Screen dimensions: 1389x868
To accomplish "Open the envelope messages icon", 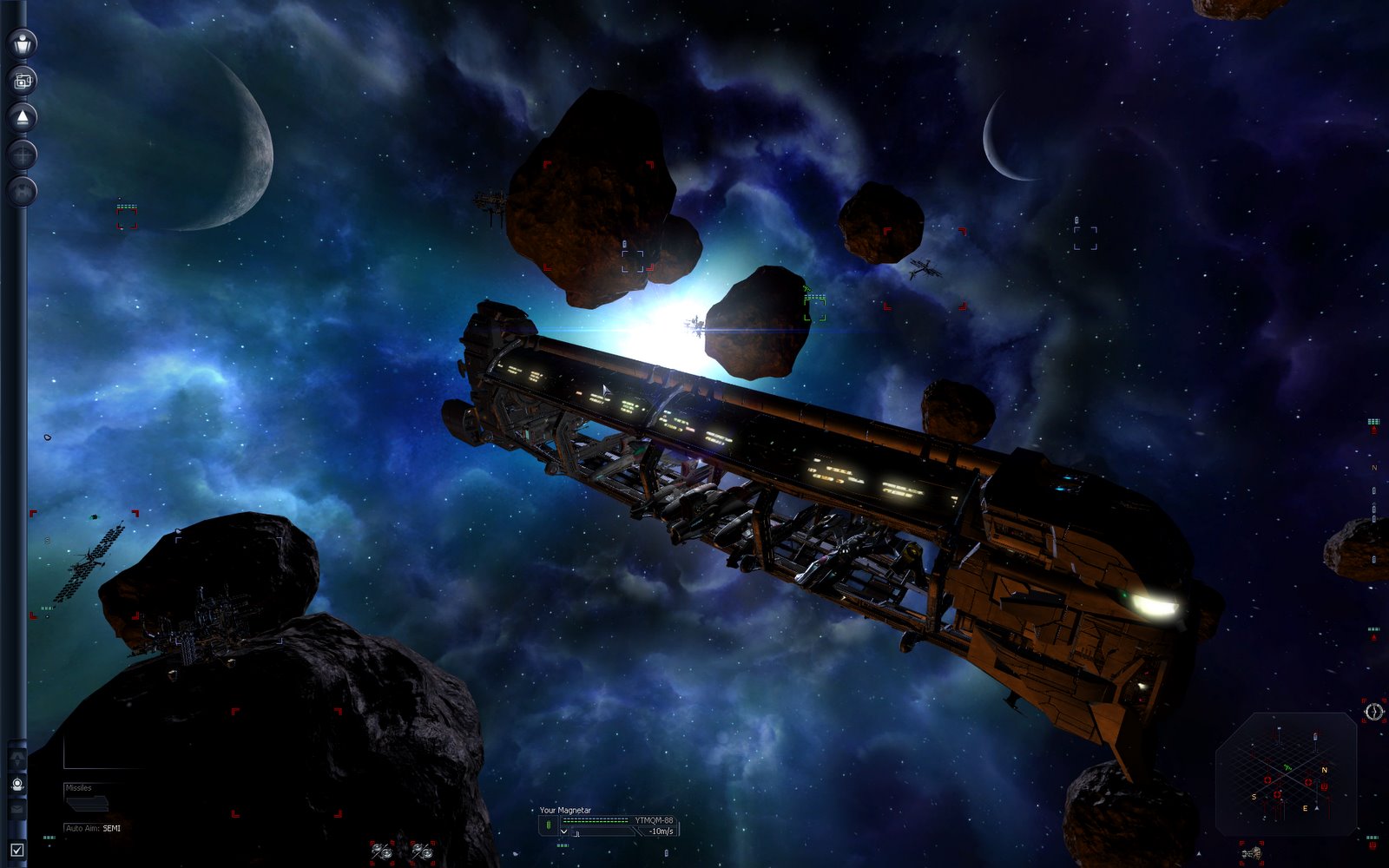I will 17,809.
